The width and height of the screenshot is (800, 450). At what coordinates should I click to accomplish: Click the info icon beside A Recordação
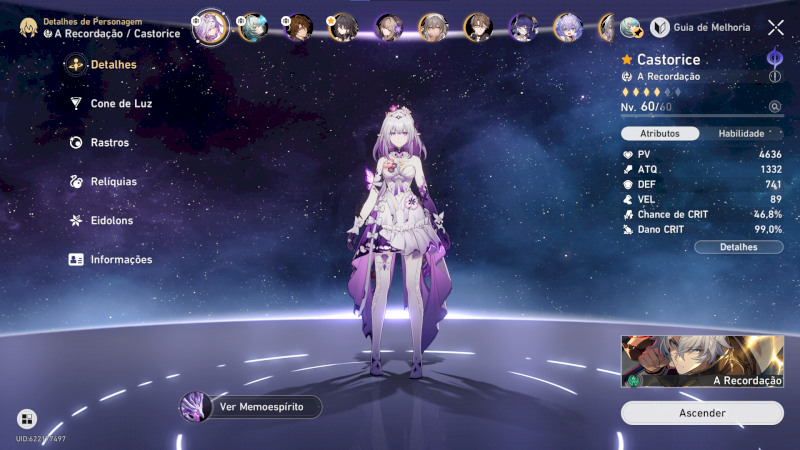[x=774, y=76]
